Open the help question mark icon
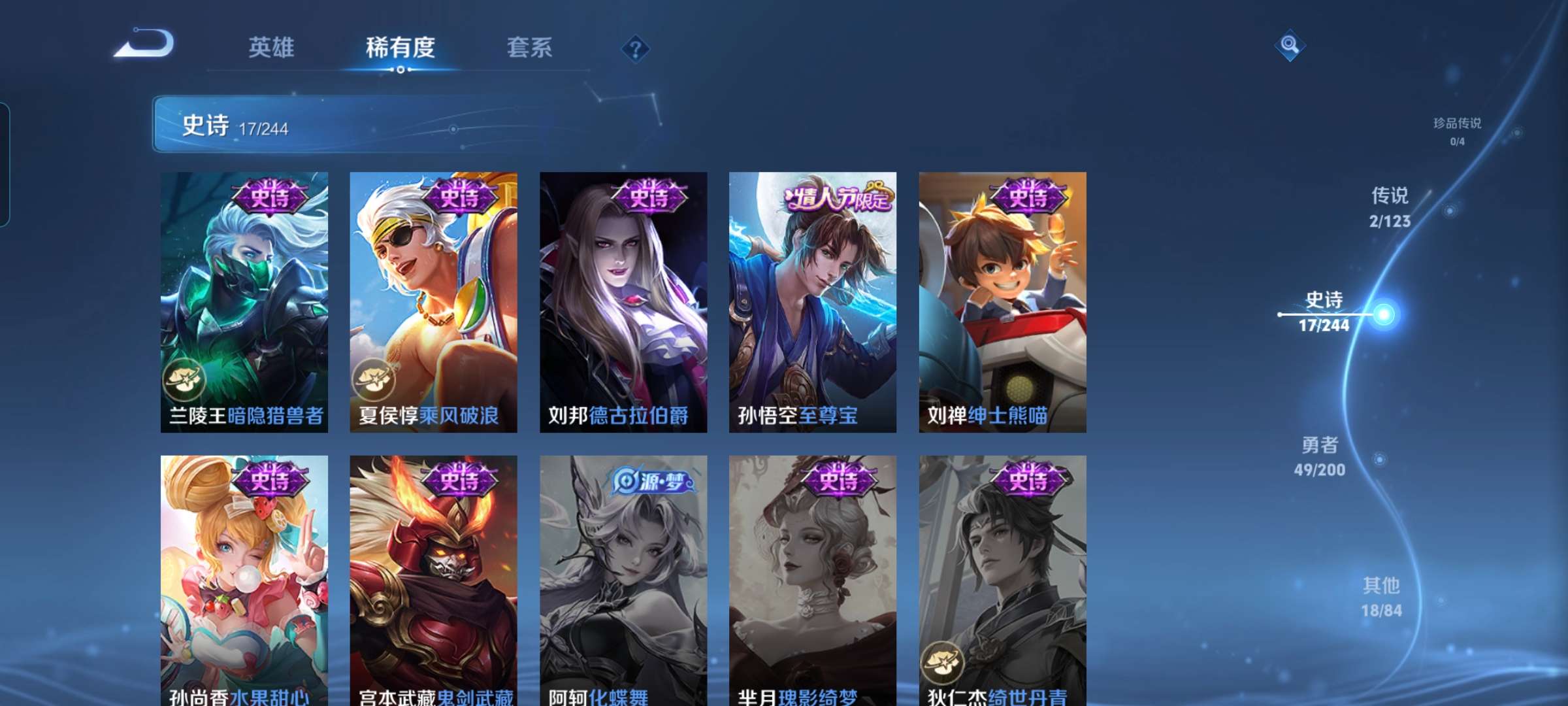Image resolution: width=1568 pixels, height=706 pixels. (636, 49)
